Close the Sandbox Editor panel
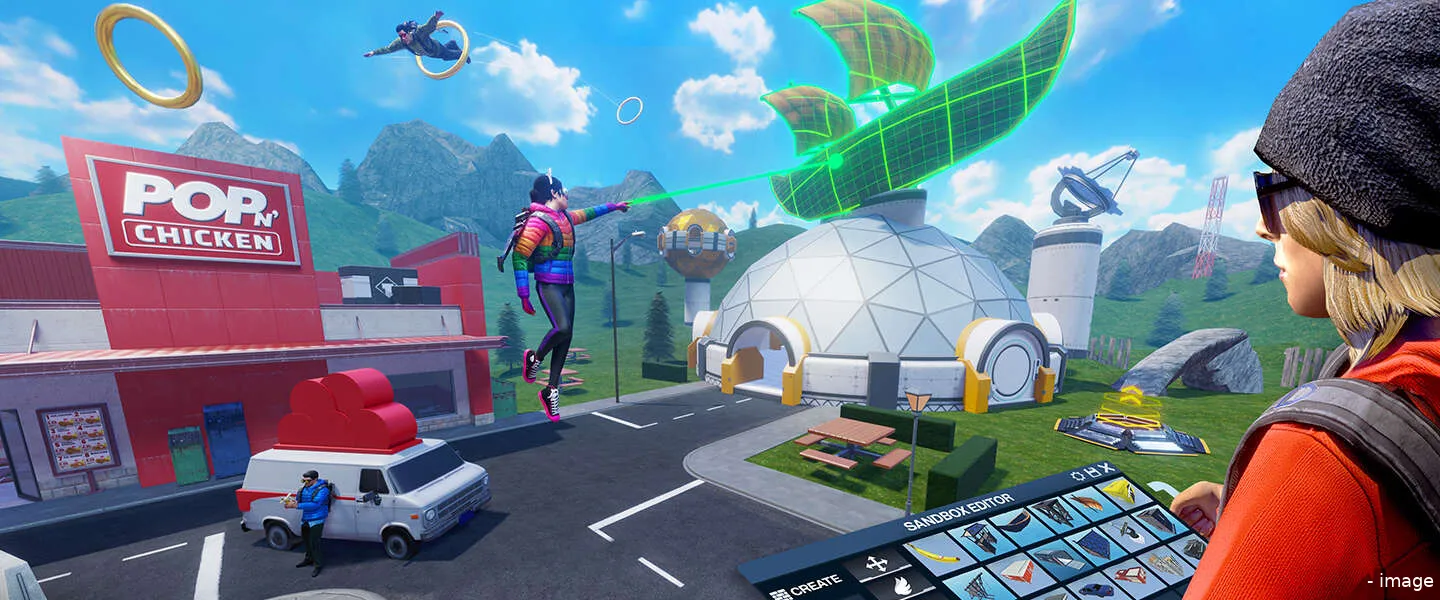Viewport: 1440px width, 600px height. [1105, 467]
